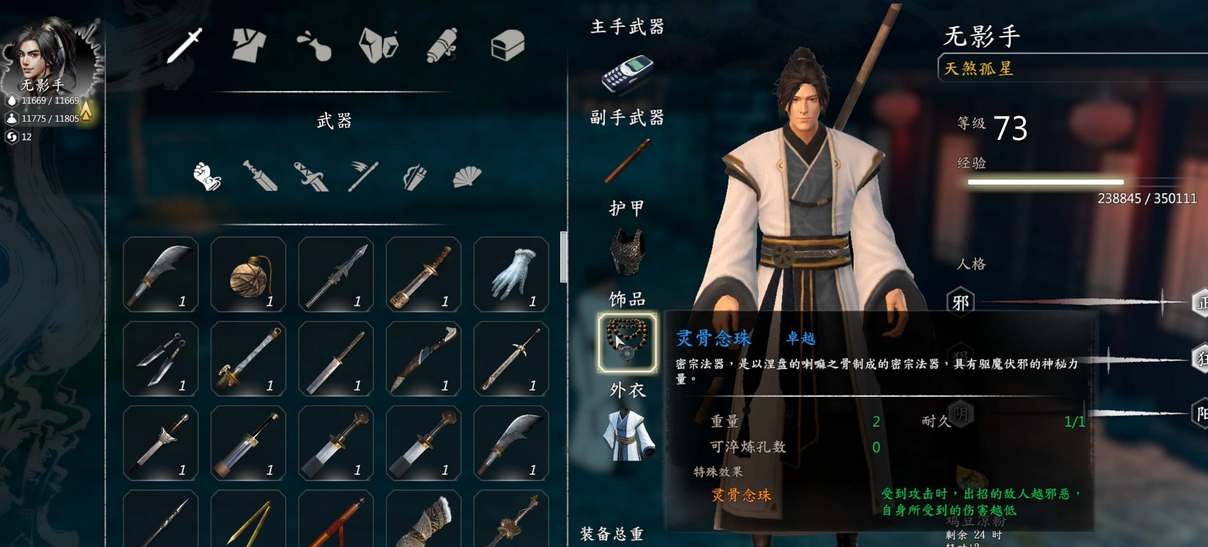Image resolution: width=1208 pixels, height=547 pixels.
Task: Open the clothing armor category tab
Action: click(249, 44)
